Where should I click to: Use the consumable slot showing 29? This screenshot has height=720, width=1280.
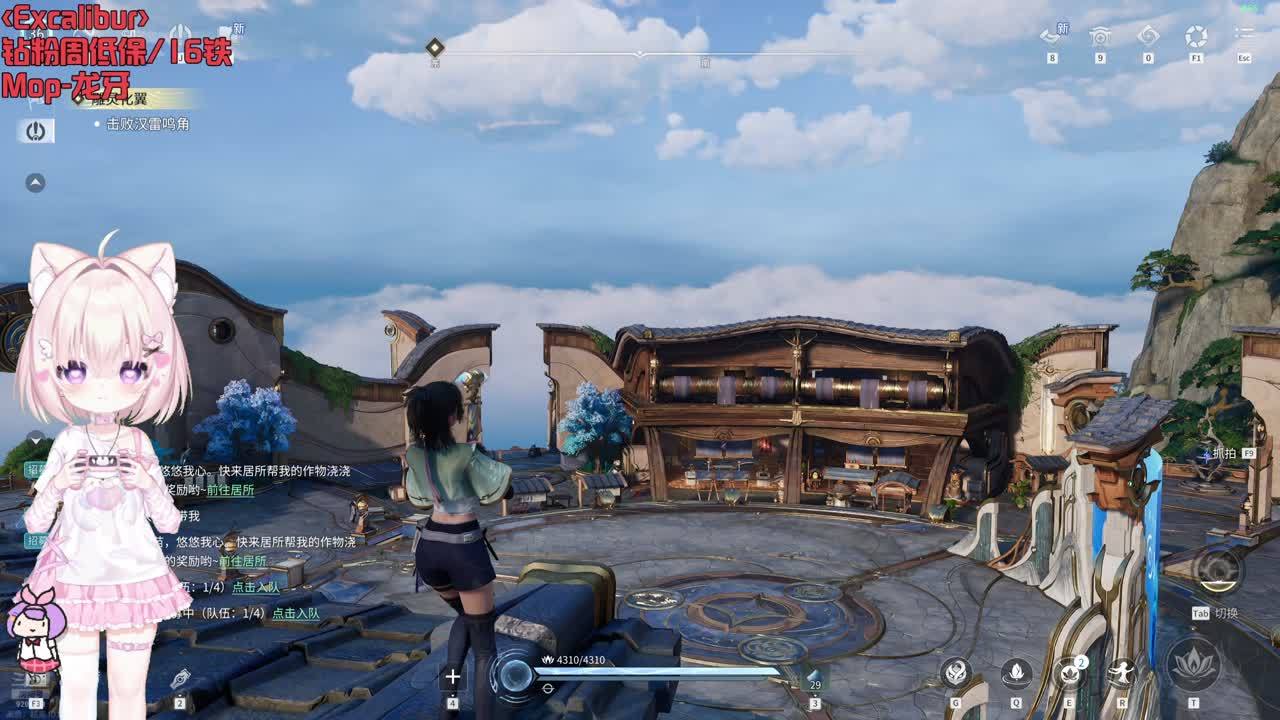pos(814,679)
